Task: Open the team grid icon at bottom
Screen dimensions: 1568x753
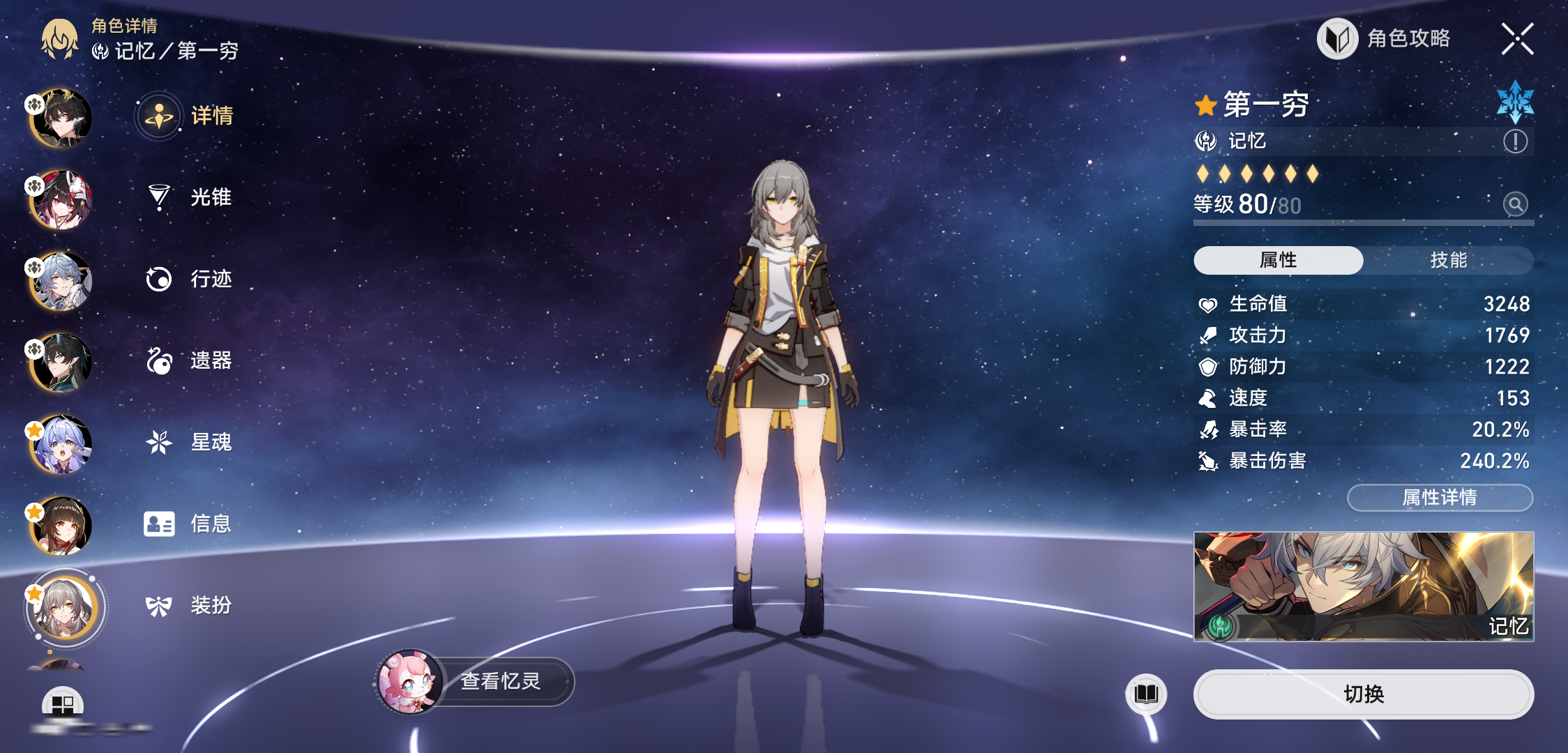Action: 62,704
